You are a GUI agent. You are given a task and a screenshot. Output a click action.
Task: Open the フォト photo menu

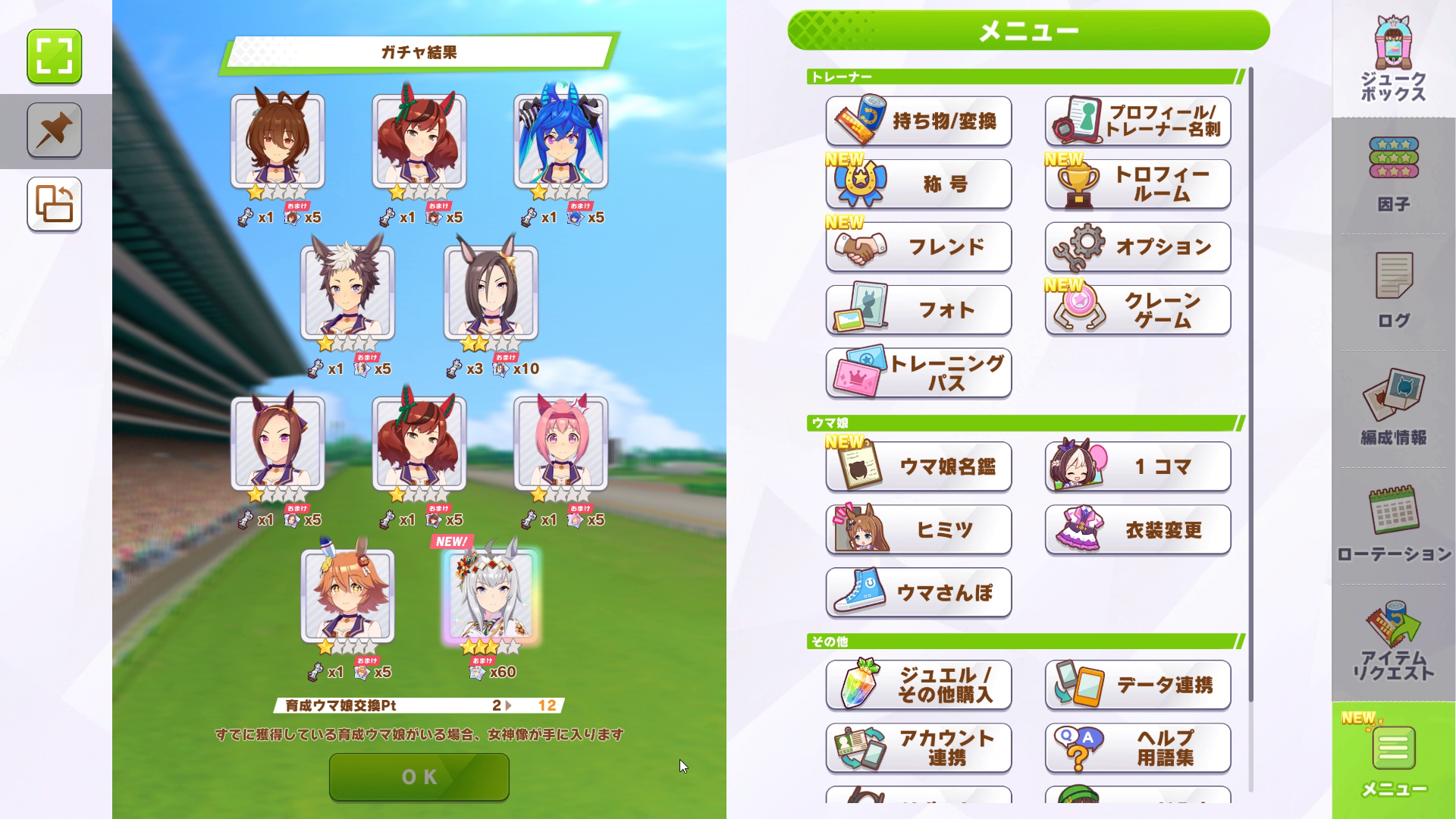[918, 310]
